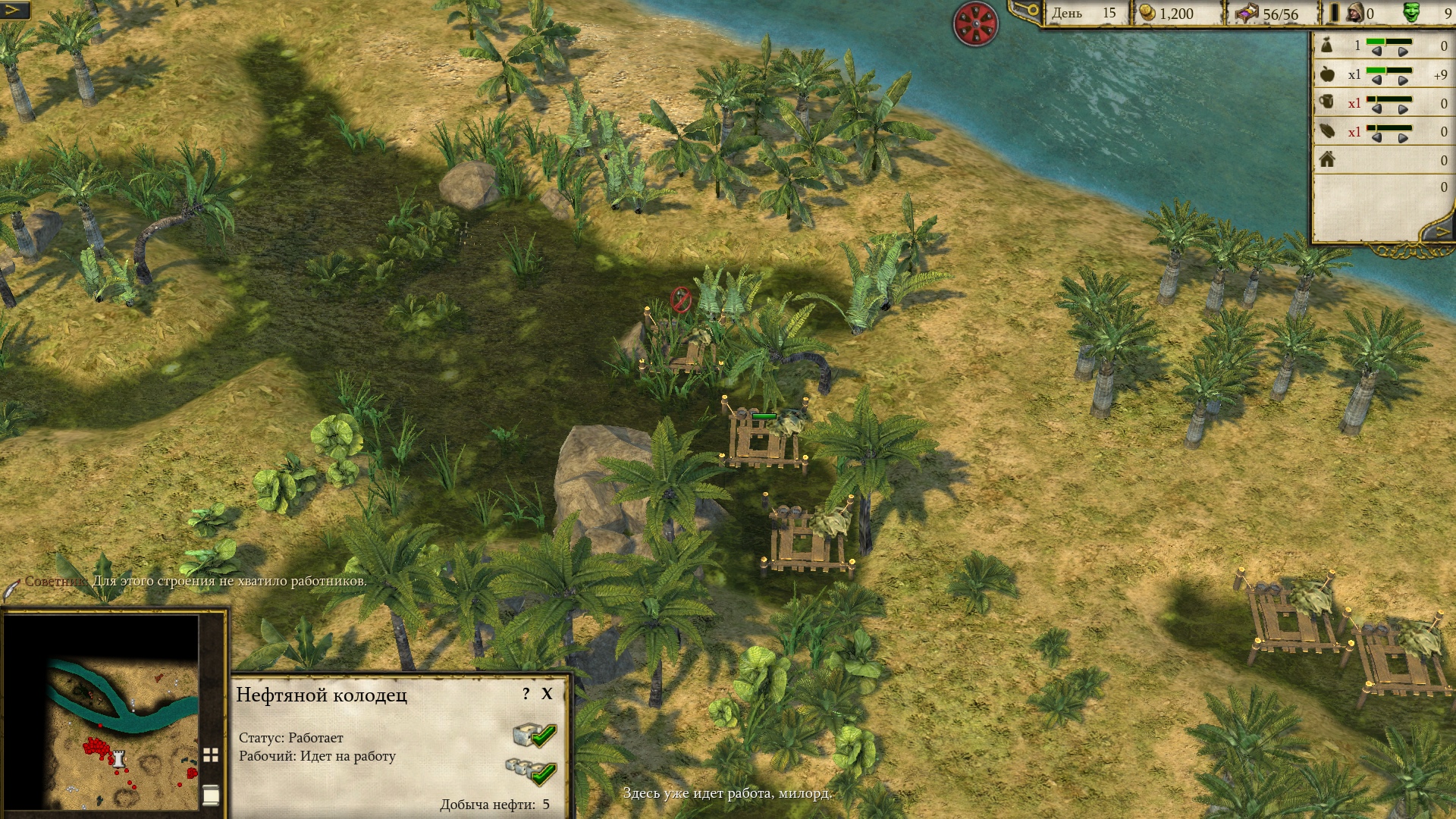The height and width of the screenshot is (819, 1456).
Task: Open help for the oil well panel
Action: pyautogui.click(x=526, y=694)
